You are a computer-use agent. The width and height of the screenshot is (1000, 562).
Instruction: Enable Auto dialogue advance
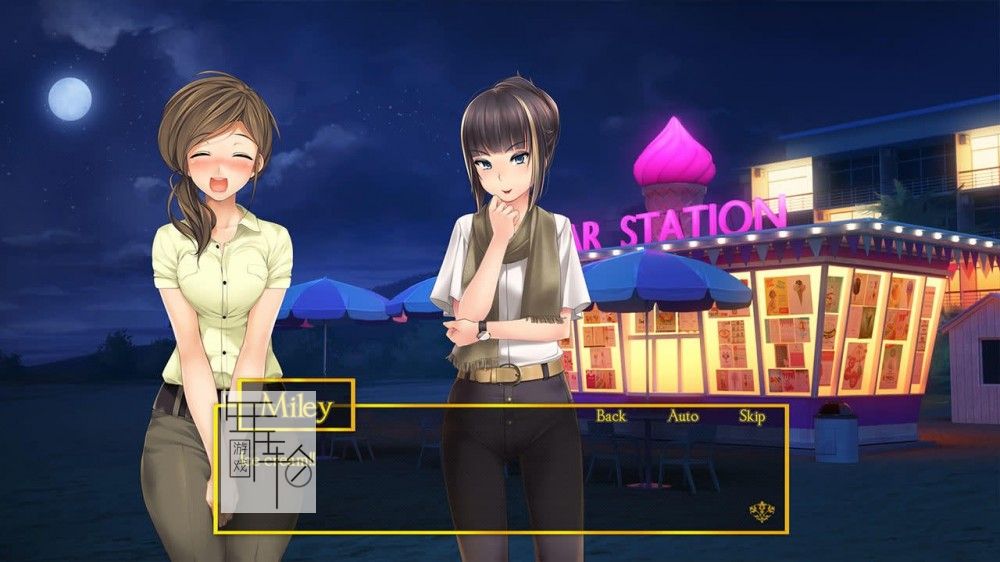click(x=683, y=416)
